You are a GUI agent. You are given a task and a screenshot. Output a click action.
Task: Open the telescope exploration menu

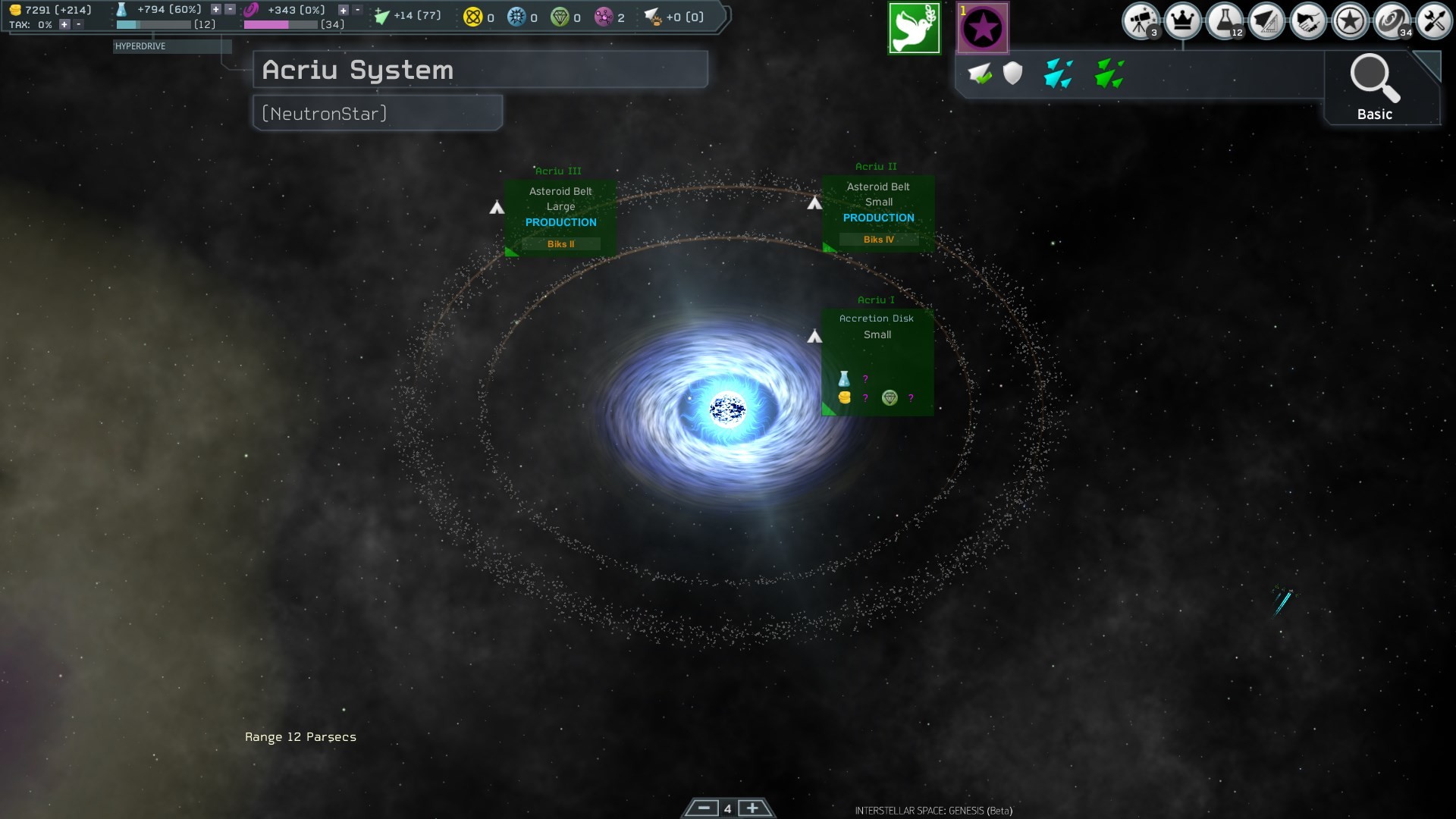tap(1141, 21)
